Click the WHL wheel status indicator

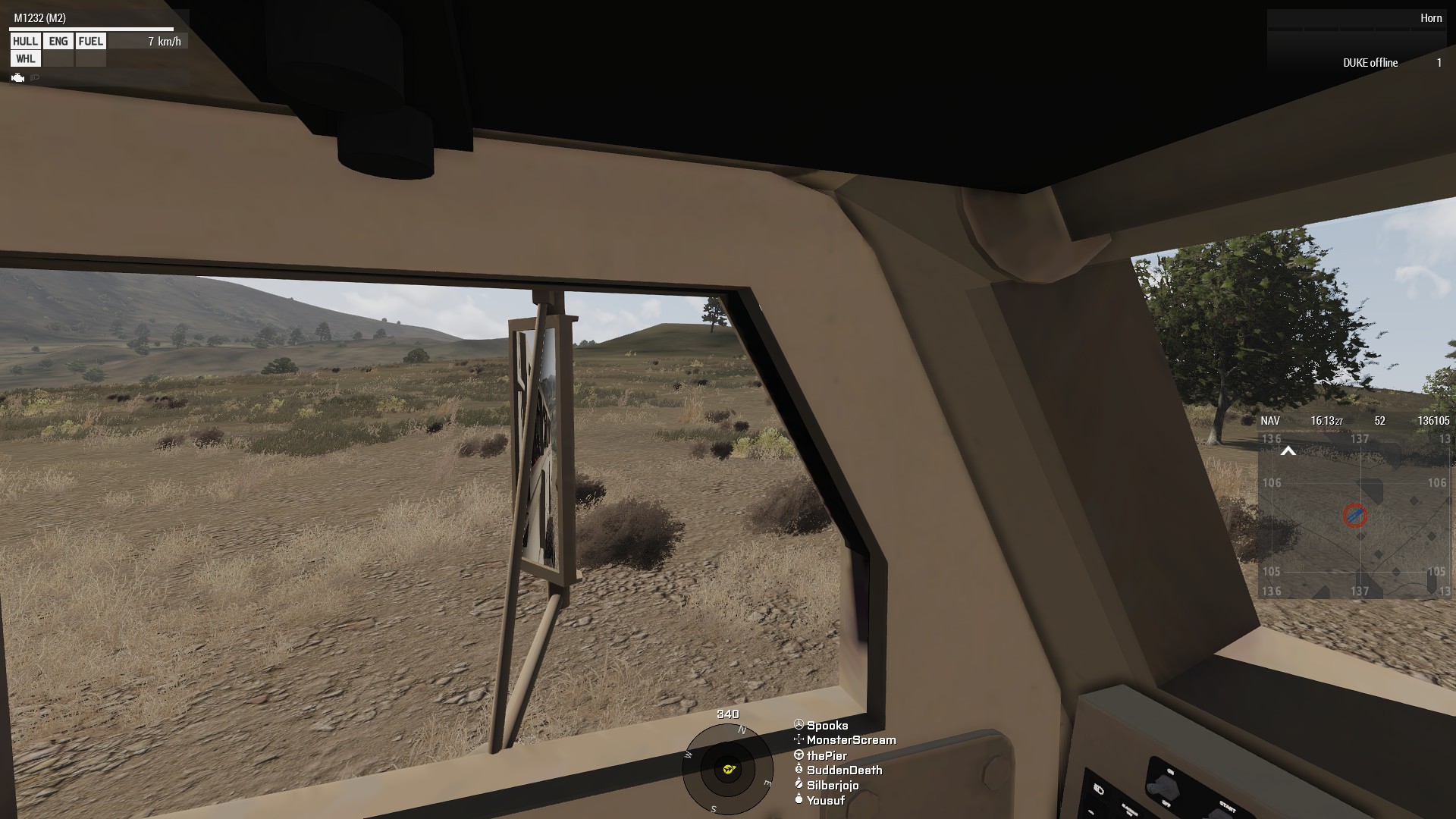coord(25,59)
